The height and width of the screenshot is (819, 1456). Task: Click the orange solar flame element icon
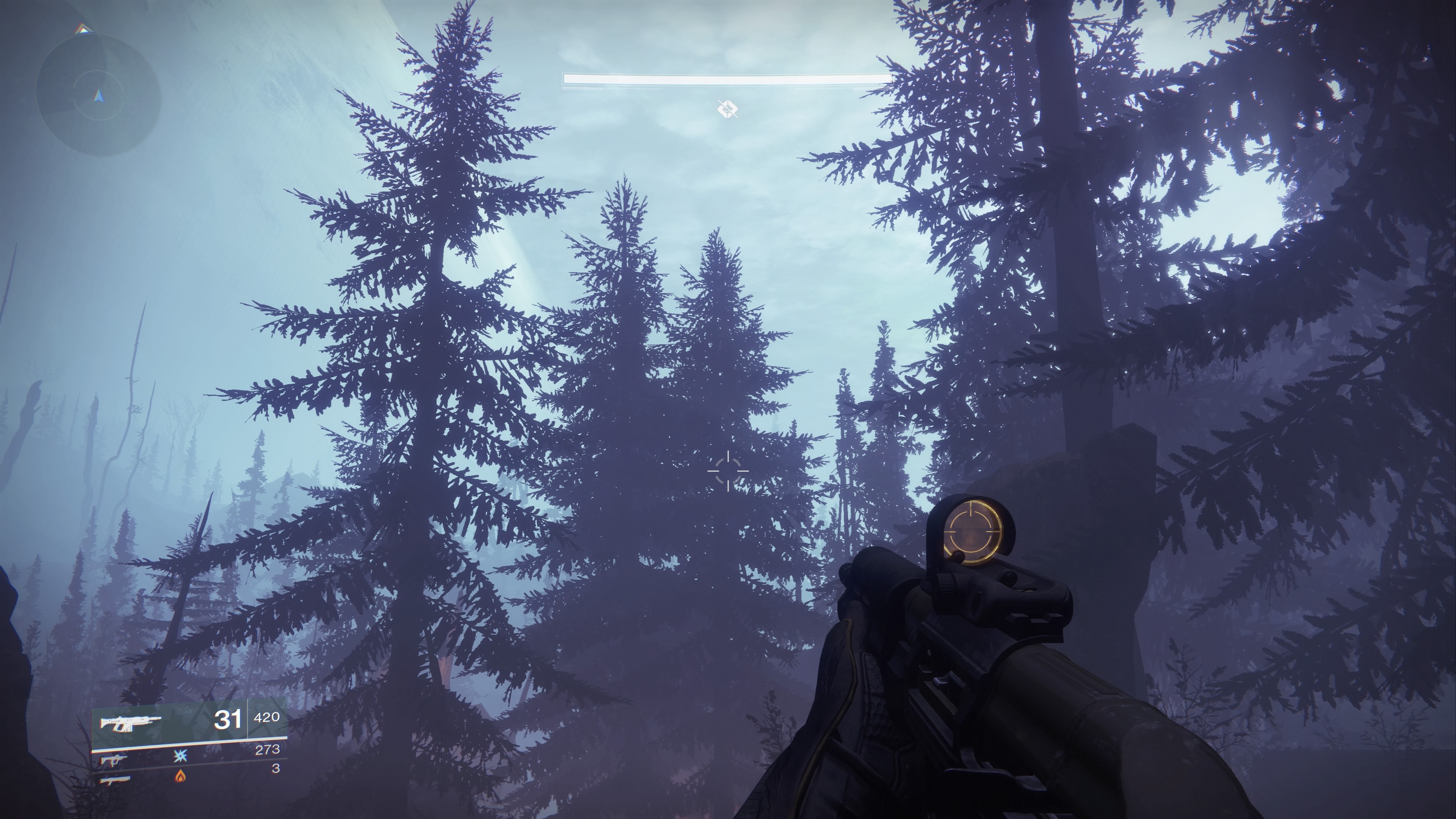coord(180,776)
